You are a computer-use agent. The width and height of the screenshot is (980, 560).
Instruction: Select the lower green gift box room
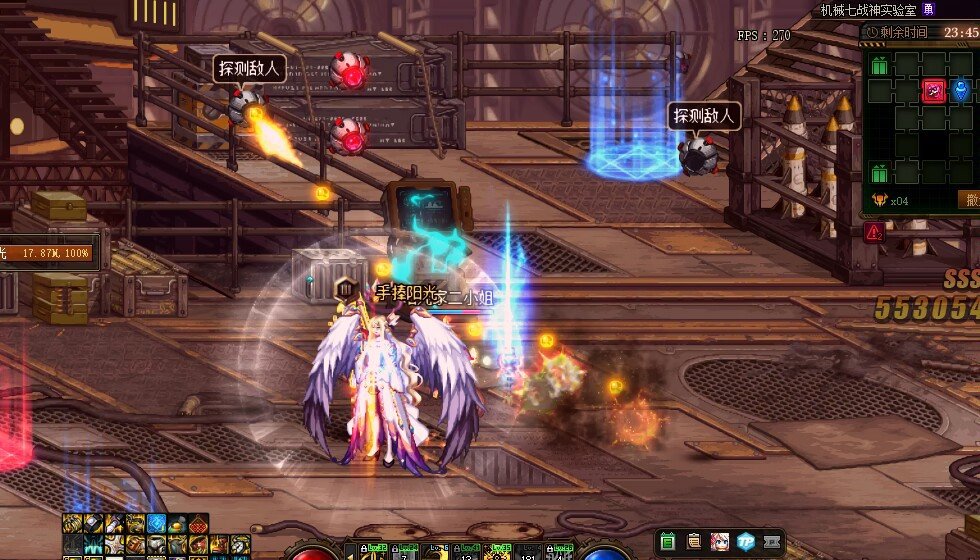tap(880, 172)
